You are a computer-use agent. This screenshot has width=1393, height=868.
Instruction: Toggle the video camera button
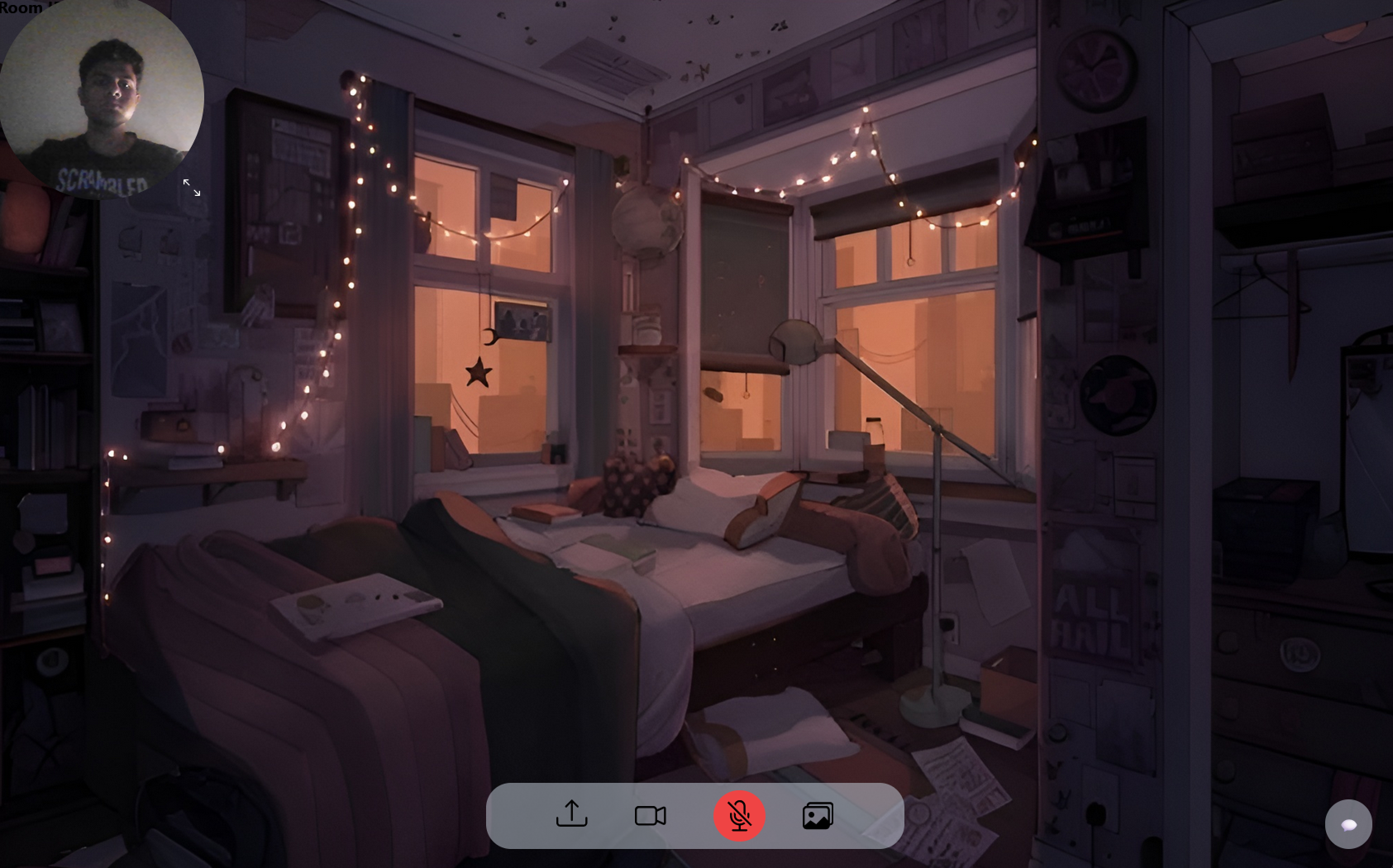click(x=650, y=816)
